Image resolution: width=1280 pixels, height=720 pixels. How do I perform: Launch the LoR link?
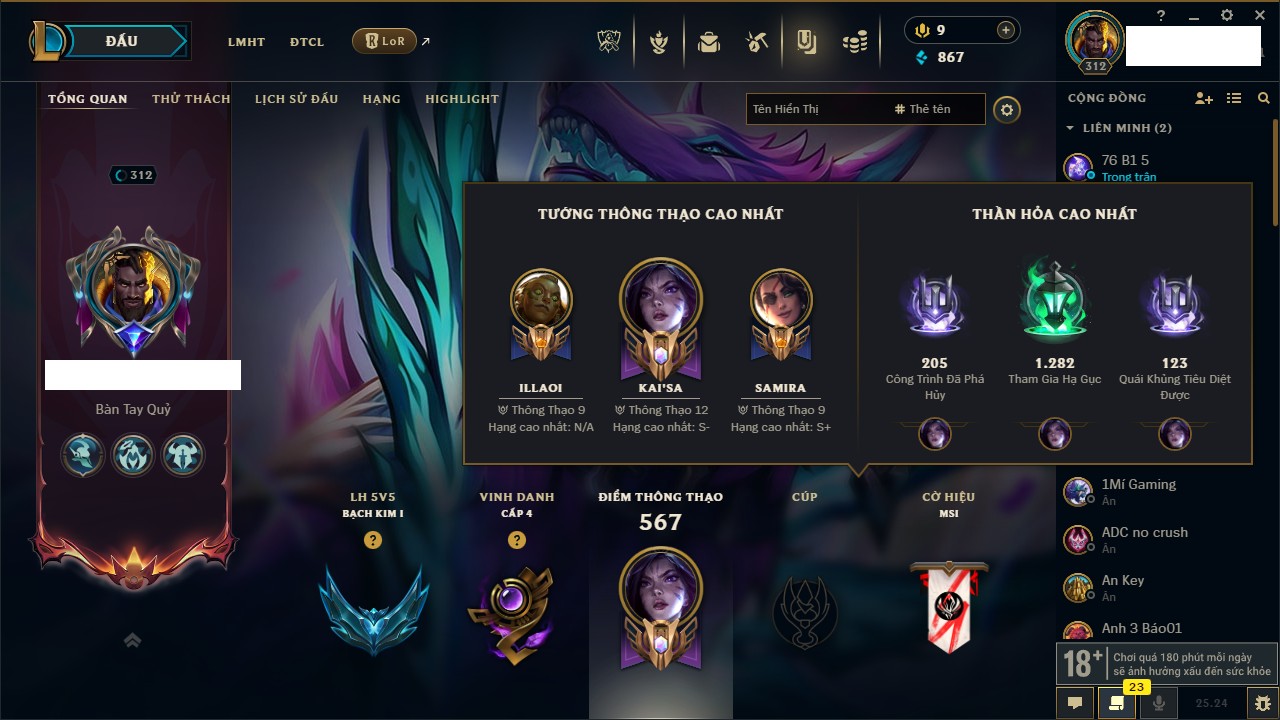tap(385, 41)
